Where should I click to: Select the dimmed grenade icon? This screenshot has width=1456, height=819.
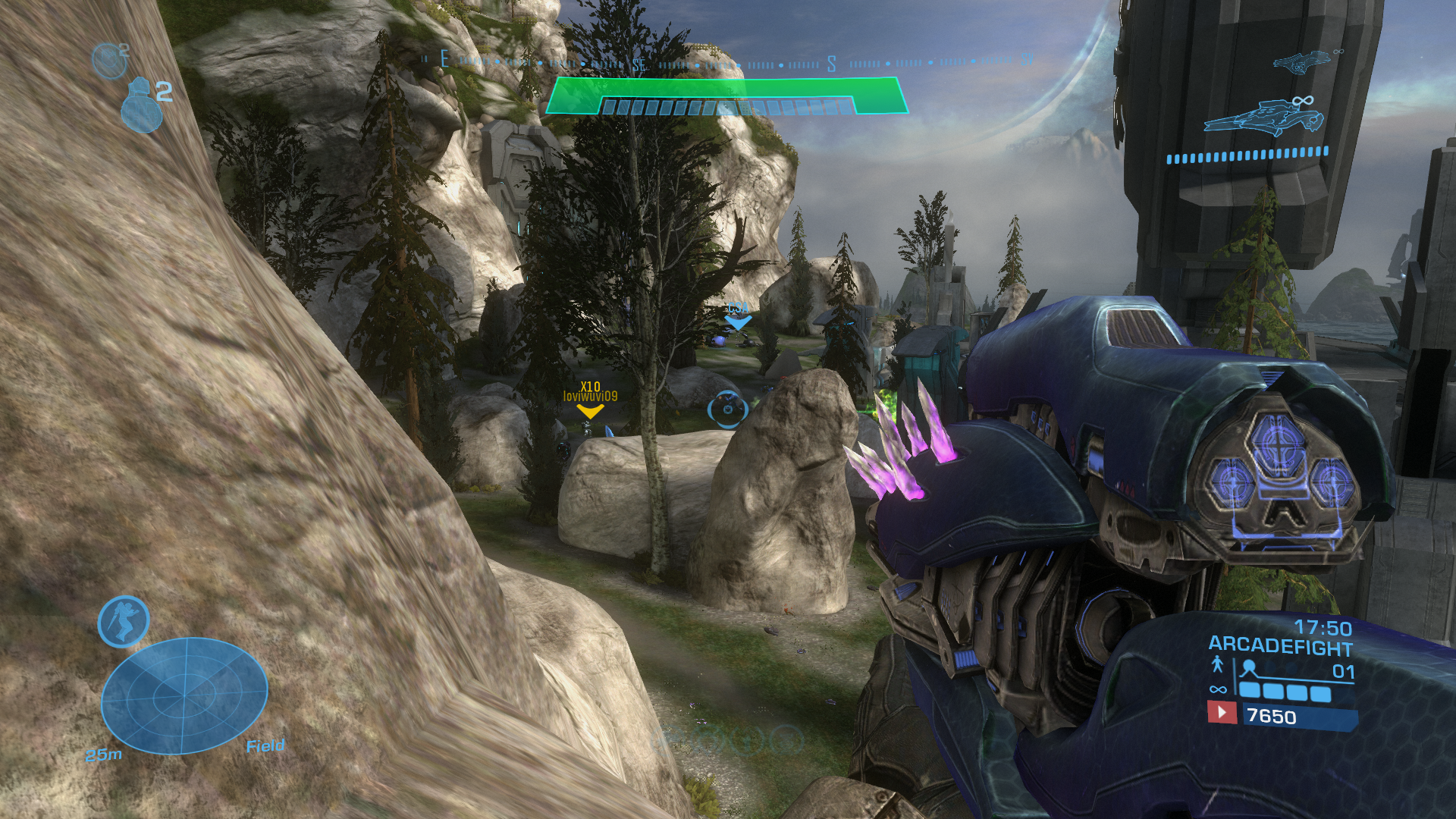point(109,61)
